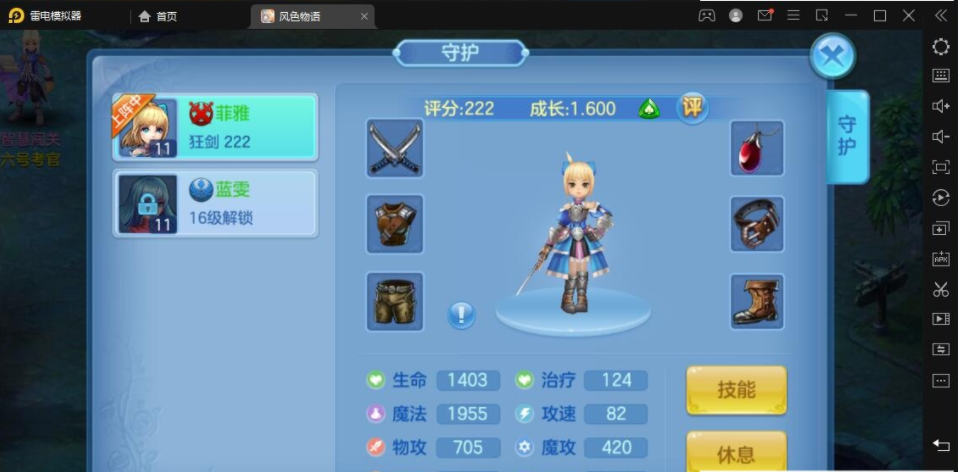
Task: Tap the 休息 rest button
Action: coord(736,453)
